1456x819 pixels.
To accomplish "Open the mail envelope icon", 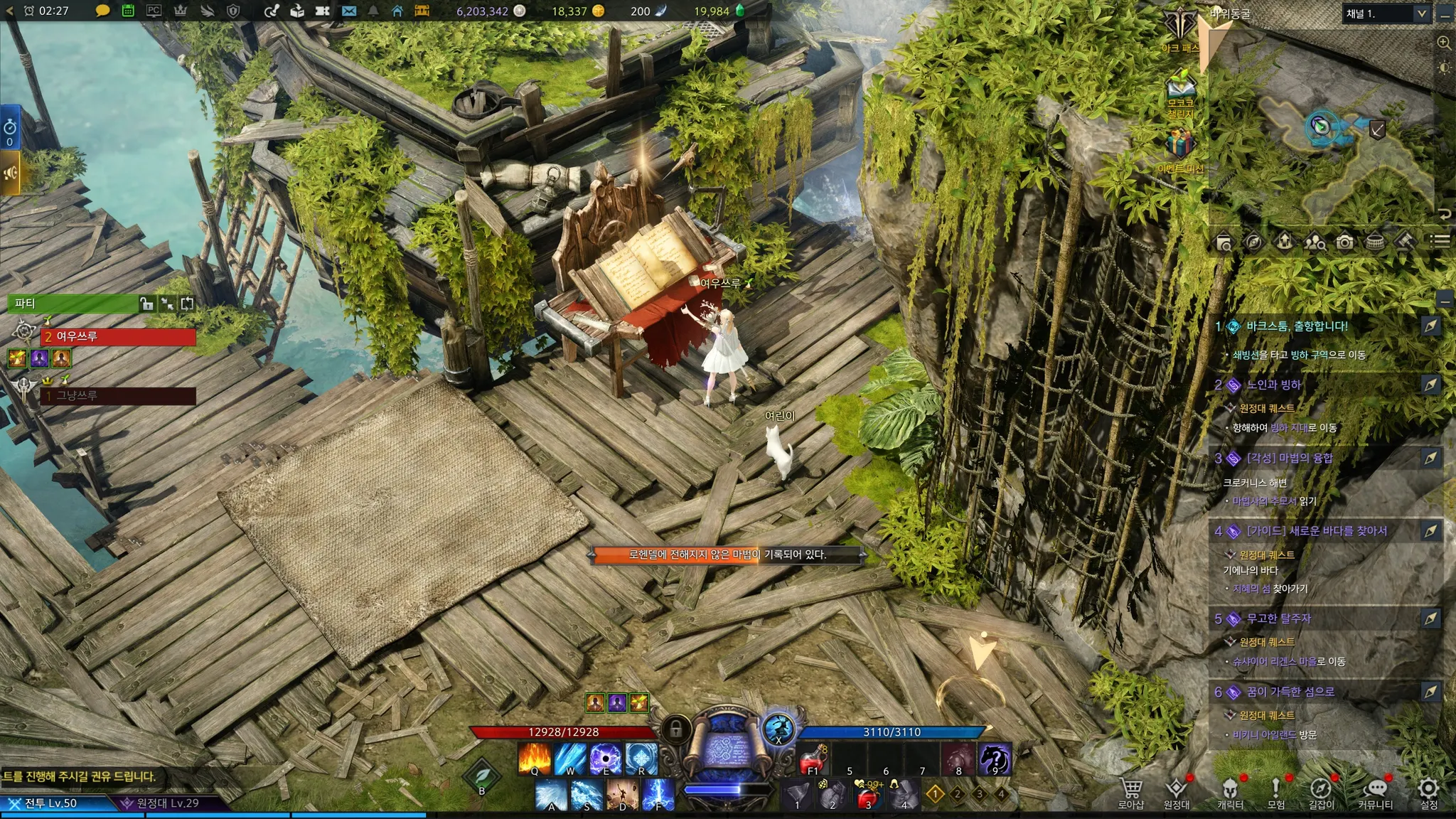I will pos(348,11).
